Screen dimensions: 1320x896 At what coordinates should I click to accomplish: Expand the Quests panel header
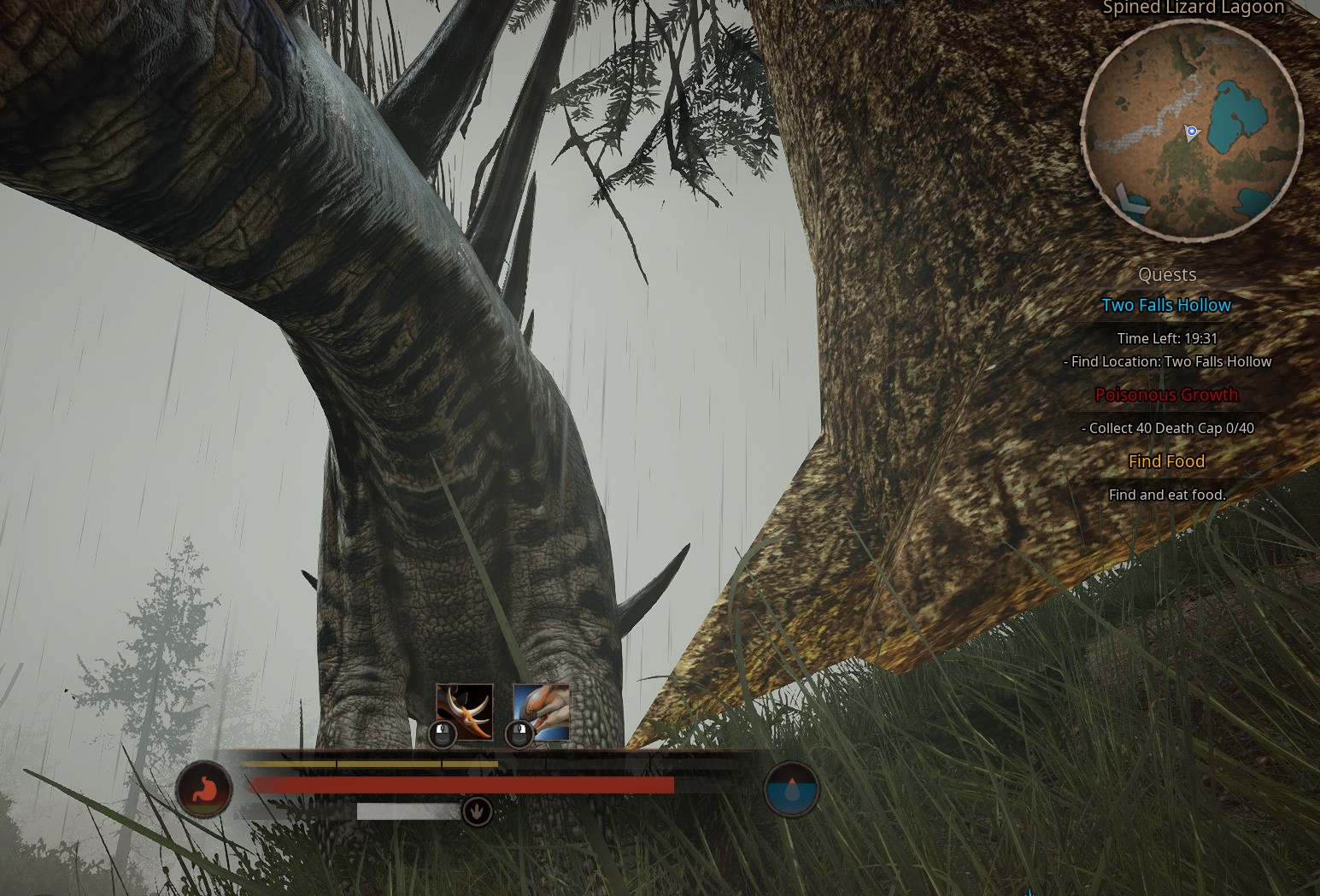tap(1167, 274)
